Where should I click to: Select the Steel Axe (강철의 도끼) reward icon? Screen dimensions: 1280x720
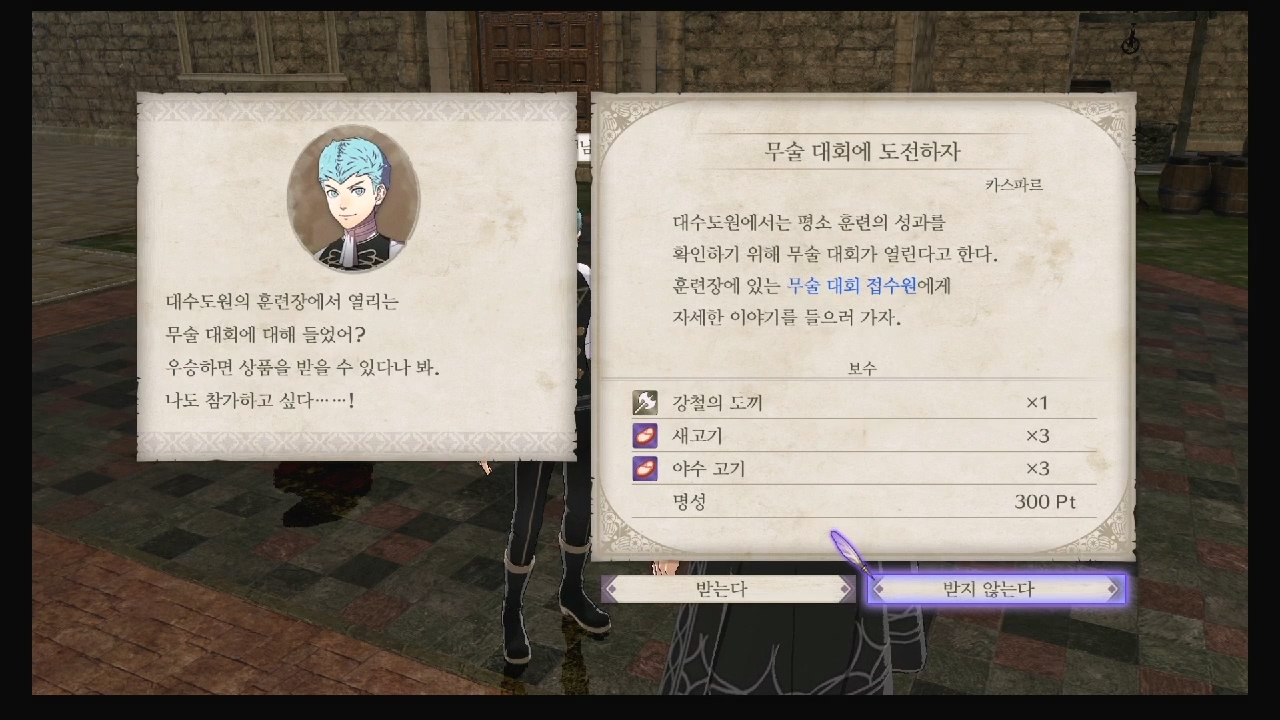pos(643,403)
